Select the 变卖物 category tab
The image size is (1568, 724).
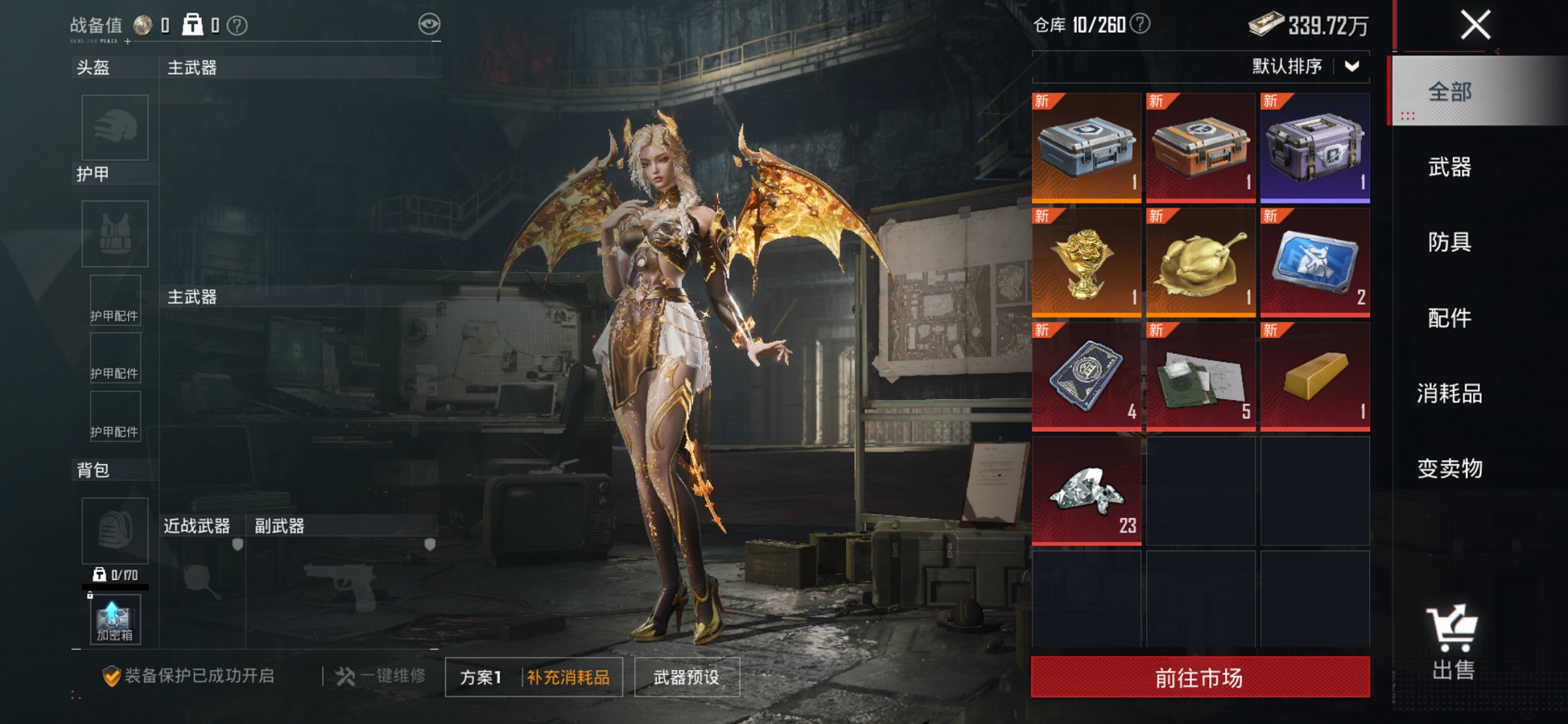point(1449,468)
